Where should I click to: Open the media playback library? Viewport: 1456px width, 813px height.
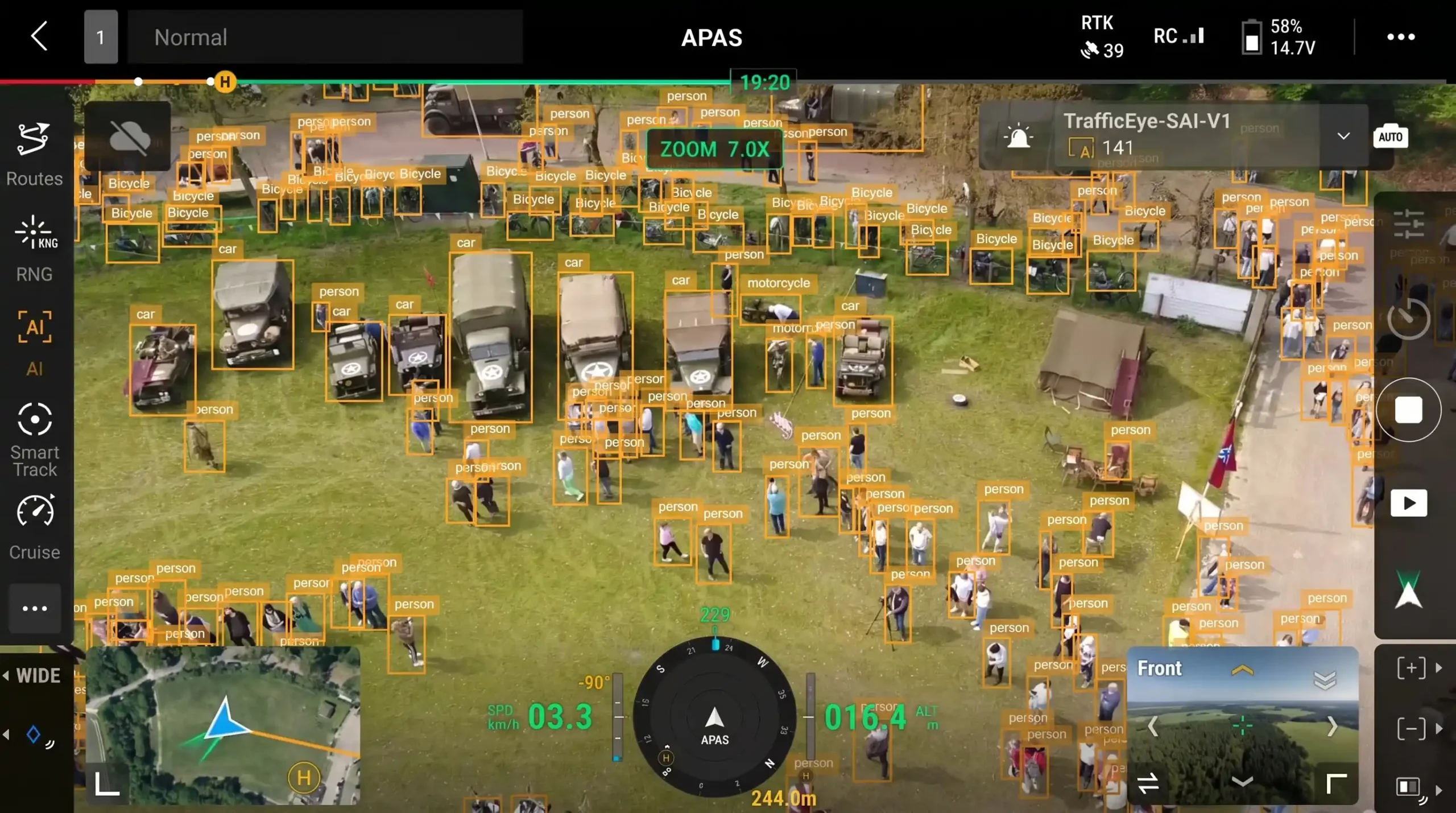pos(1409,502)
